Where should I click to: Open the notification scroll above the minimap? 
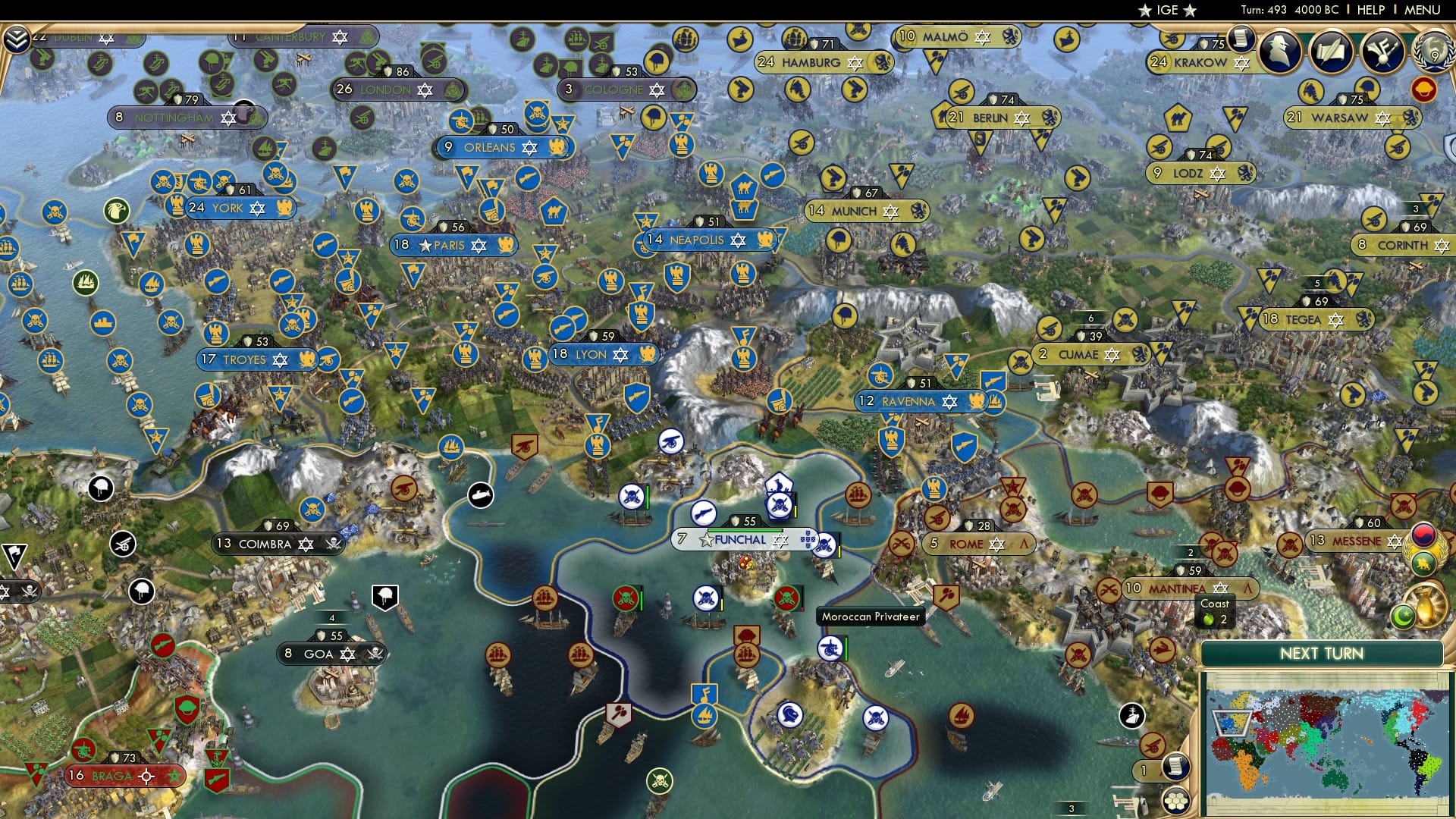(1176, 767)
